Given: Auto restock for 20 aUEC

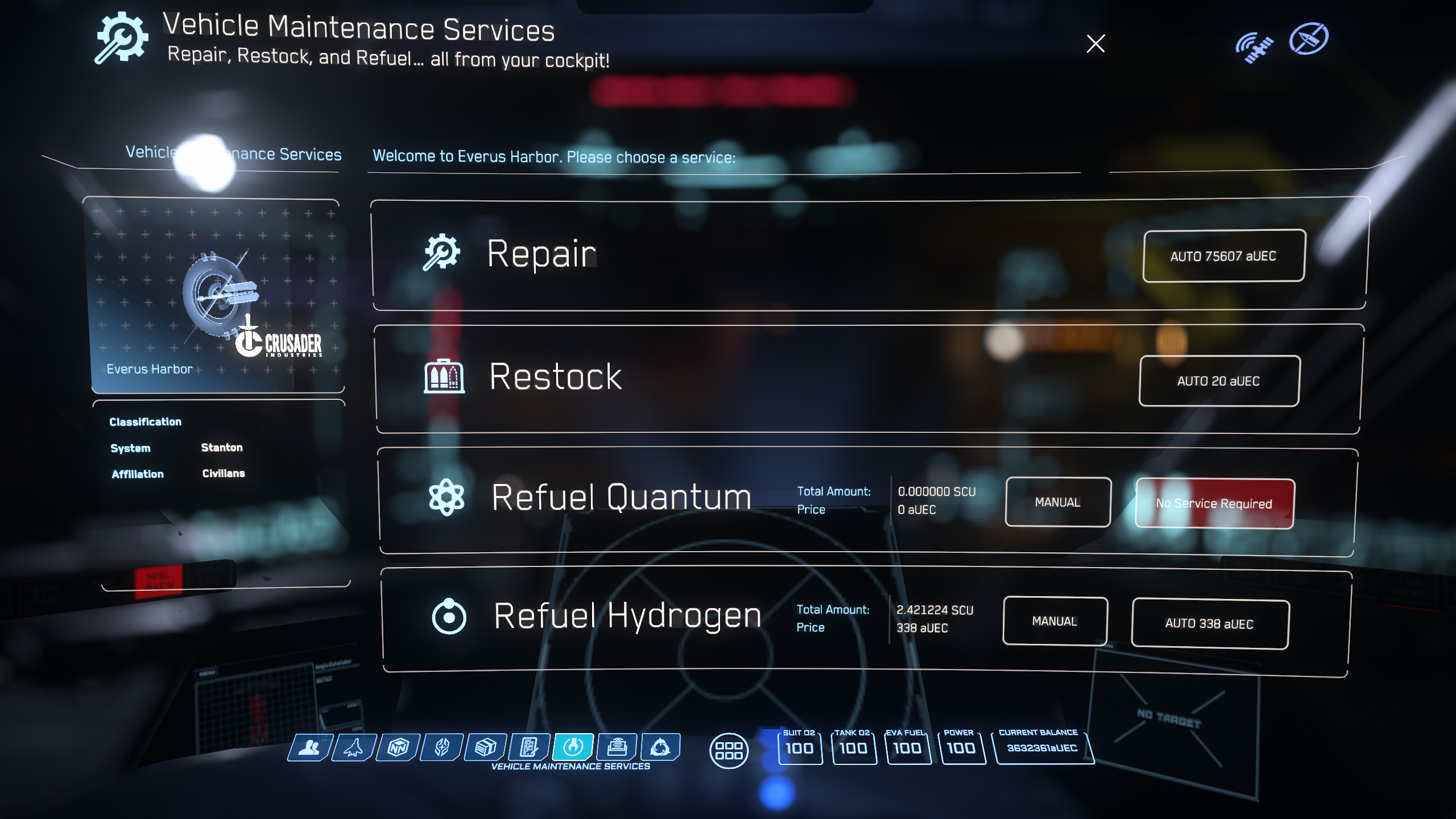Looking at the screenshot, I should click(x=1219, y=380).
